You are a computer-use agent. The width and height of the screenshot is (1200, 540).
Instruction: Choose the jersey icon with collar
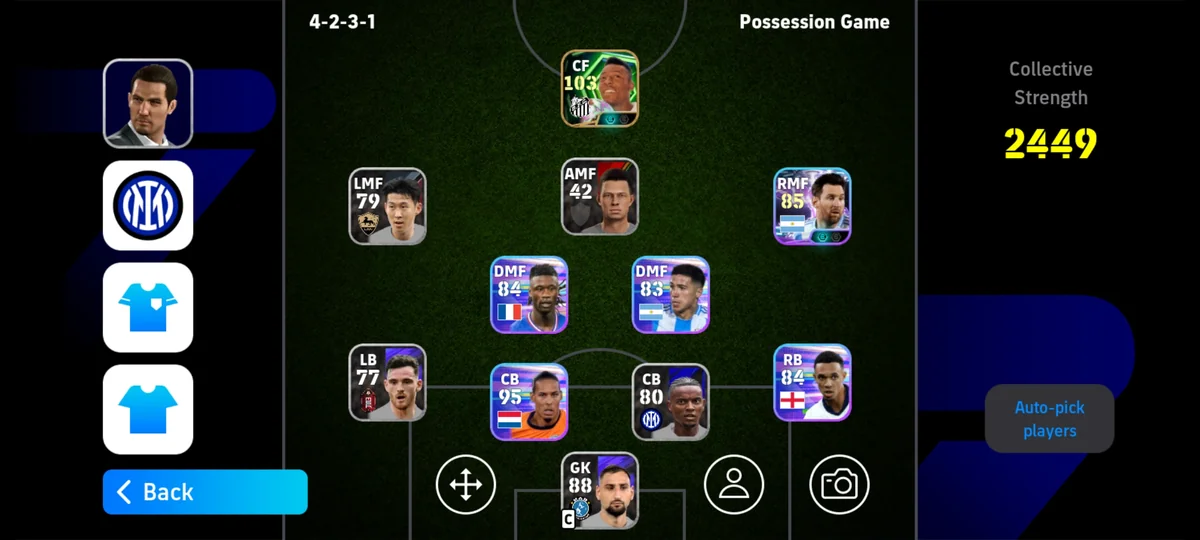tap(148, 307)
